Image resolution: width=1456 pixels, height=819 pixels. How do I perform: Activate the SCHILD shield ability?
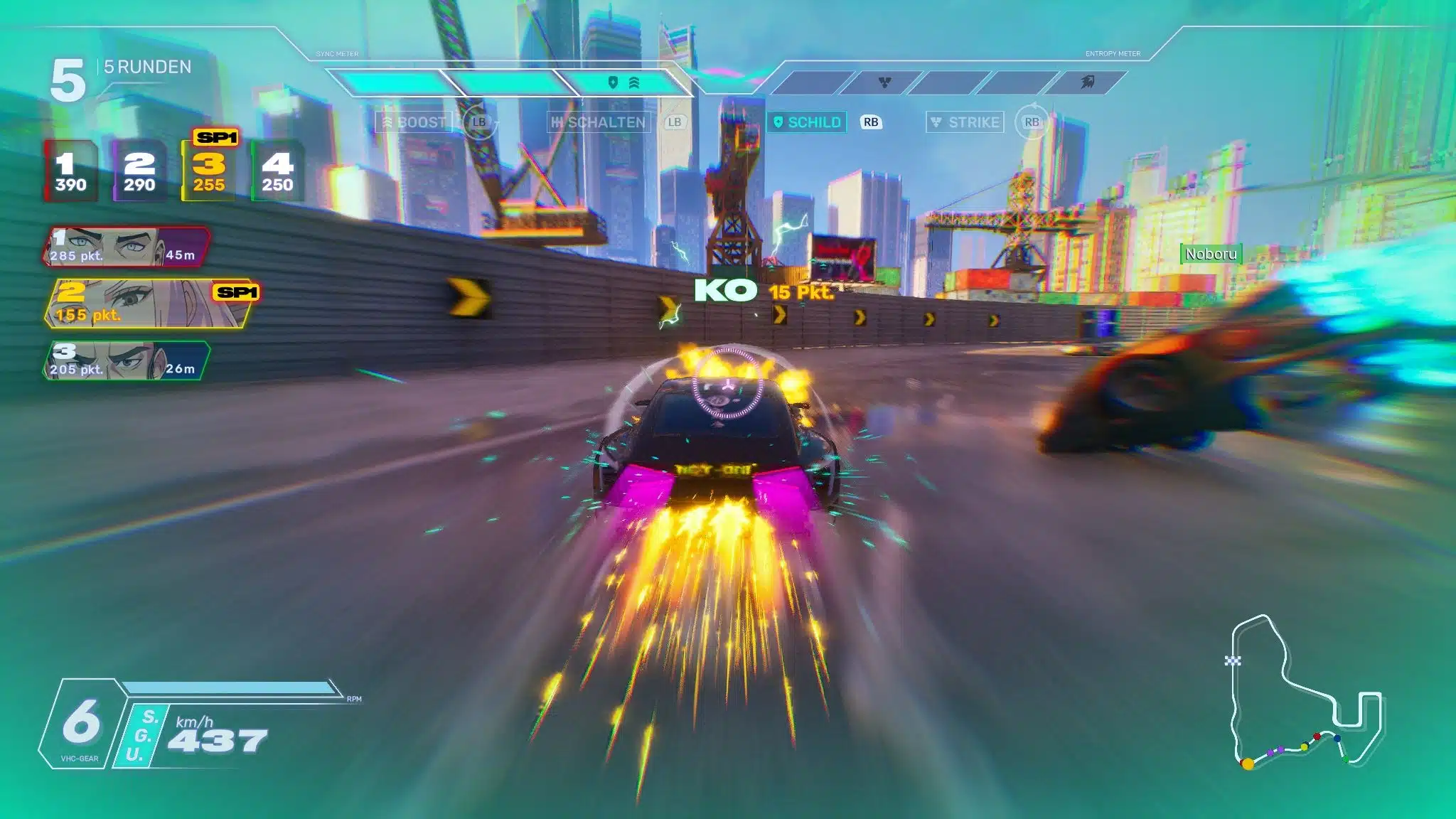tap(808, 122)
